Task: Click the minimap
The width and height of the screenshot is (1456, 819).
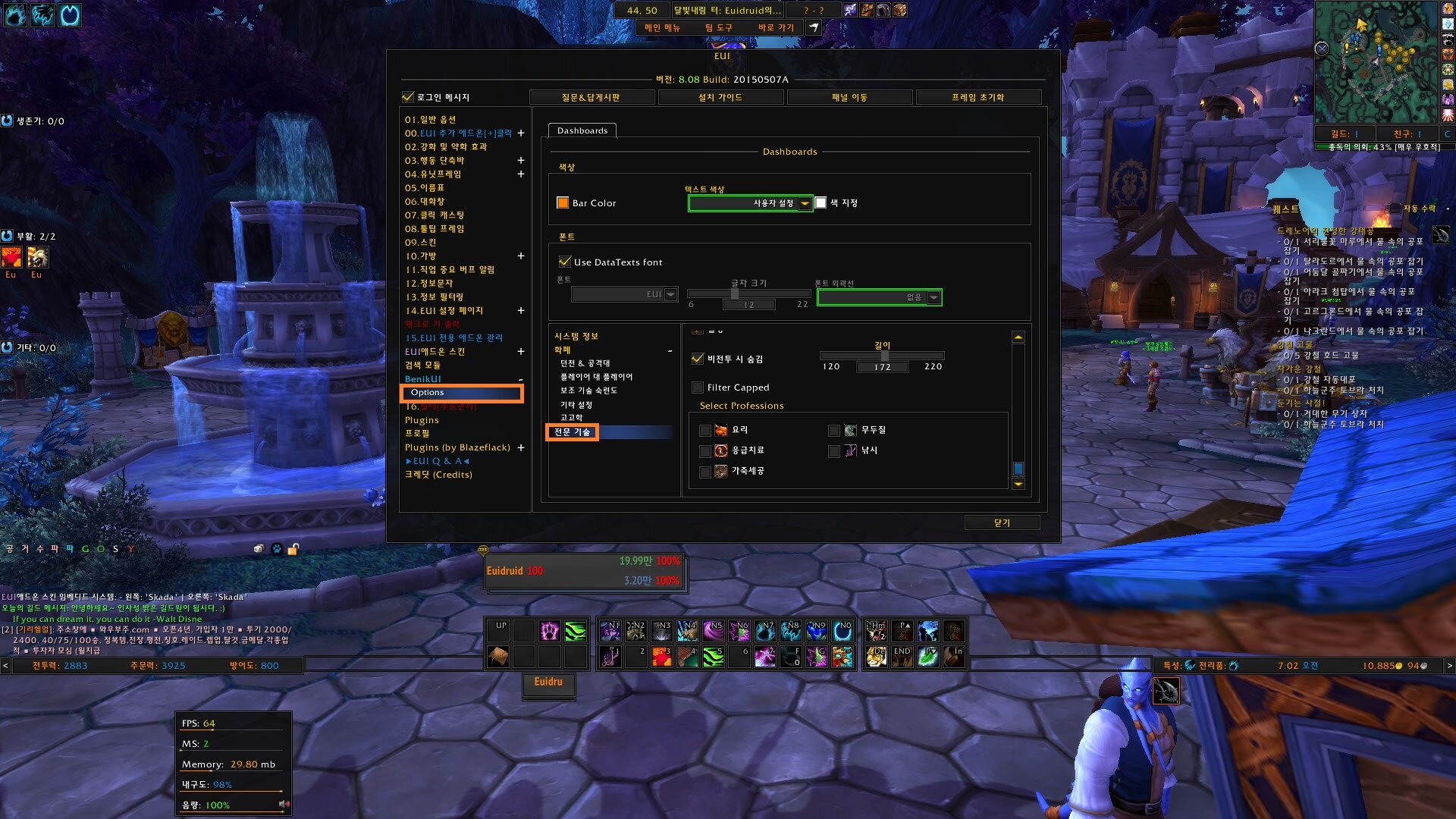Action: click(1375, 61)
